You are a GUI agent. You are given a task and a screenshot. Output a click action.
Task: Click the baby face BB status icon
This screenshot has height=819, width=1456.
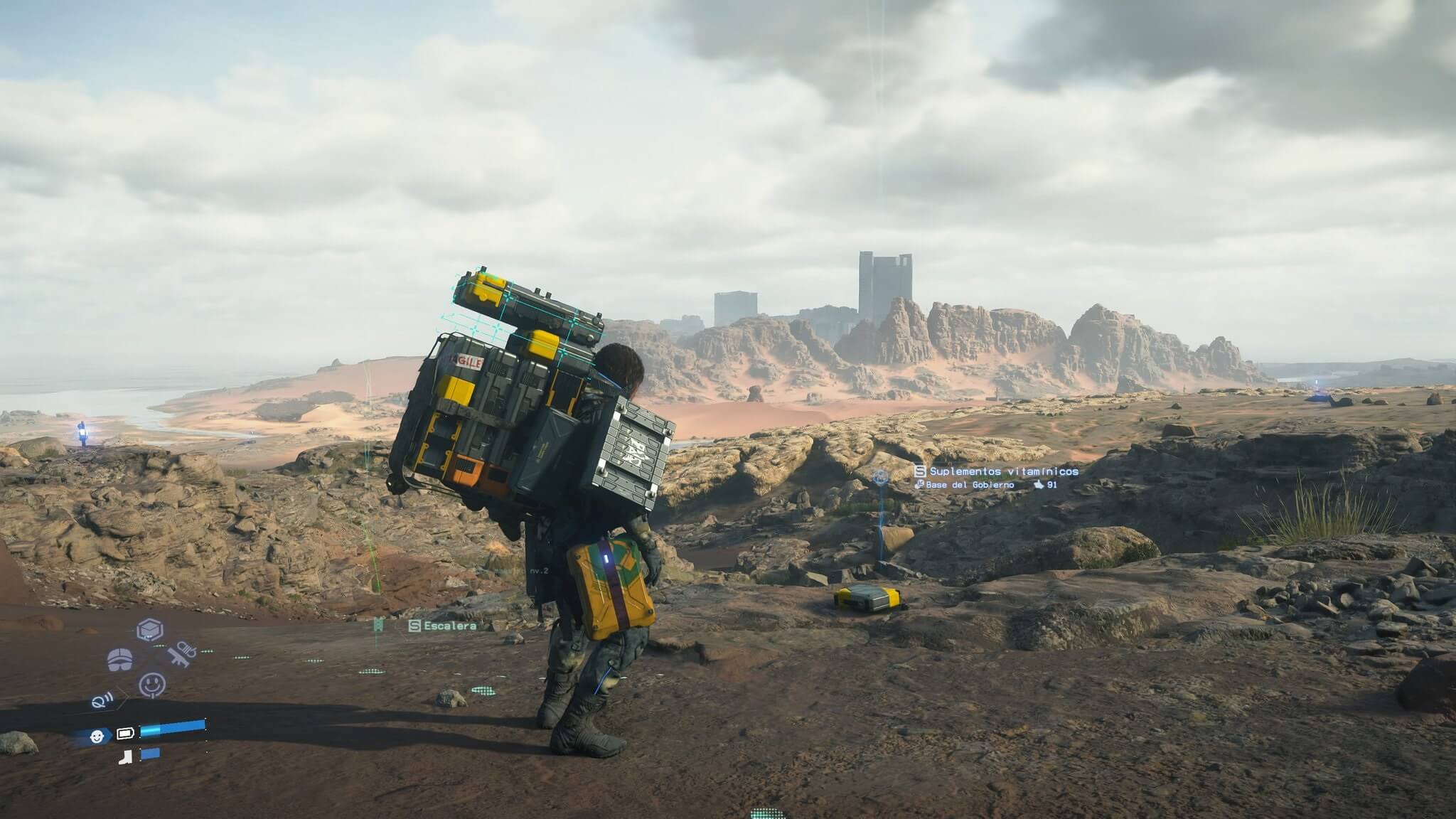[97, 737]
